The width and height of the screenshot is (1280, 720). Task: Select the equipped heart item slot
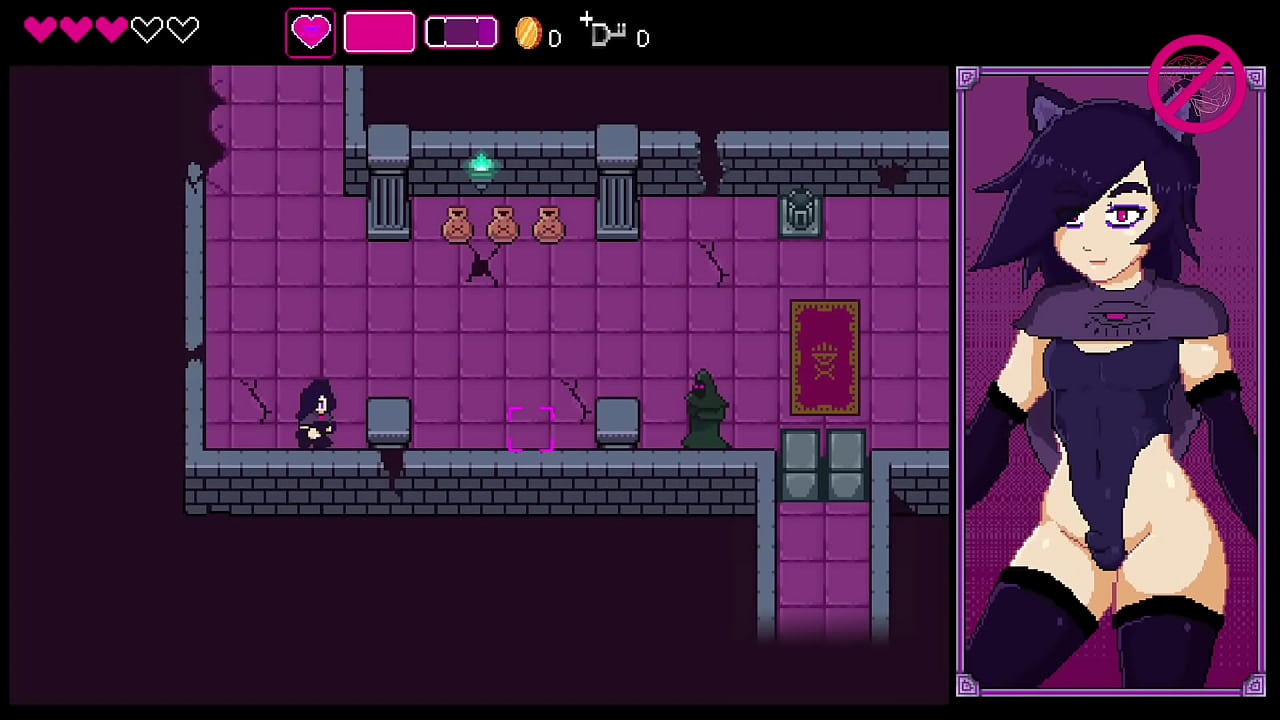[x=310, y=31]
